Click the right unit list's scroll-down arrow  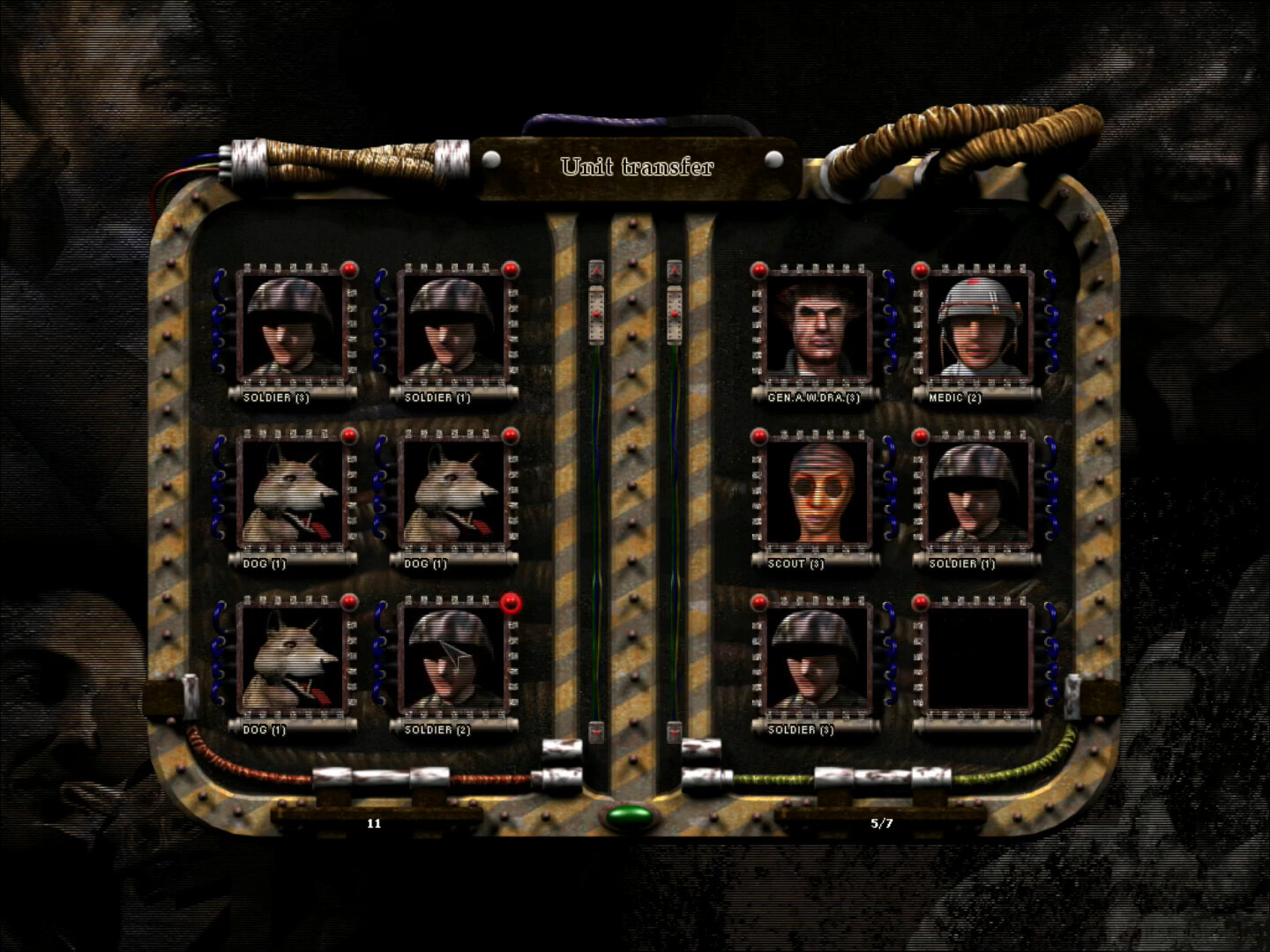click(x=675, y=731)
